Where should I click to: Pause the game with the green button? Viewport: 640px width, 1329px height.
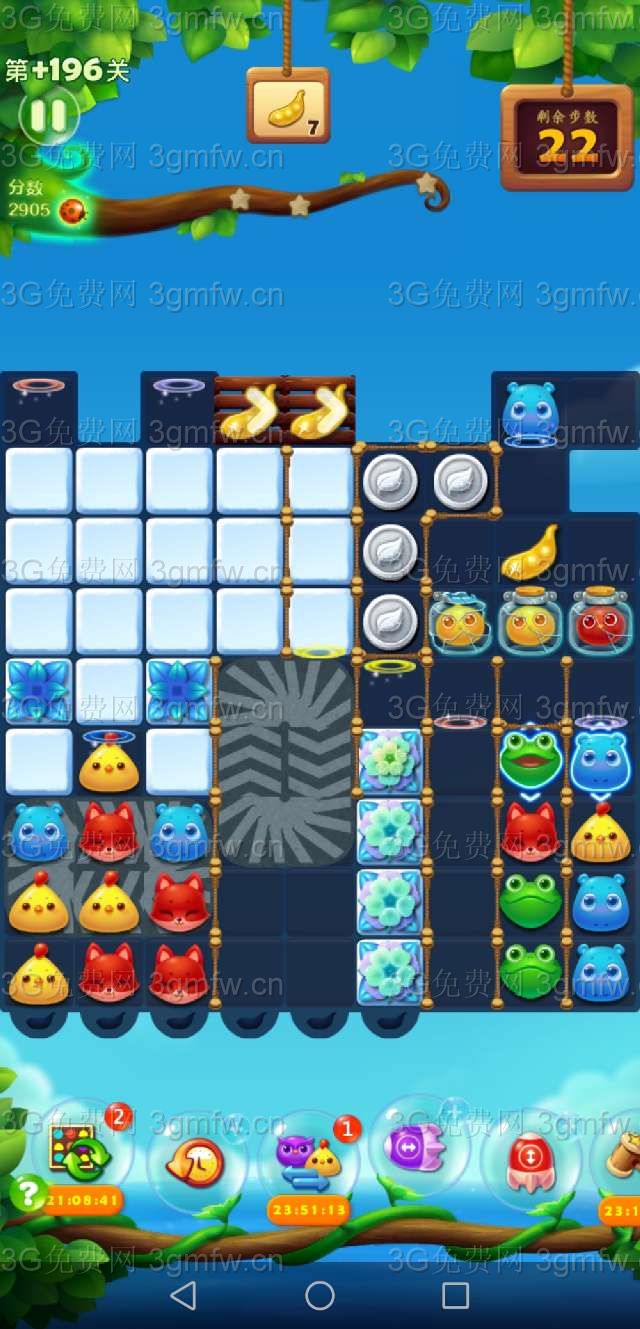[47, 117]
